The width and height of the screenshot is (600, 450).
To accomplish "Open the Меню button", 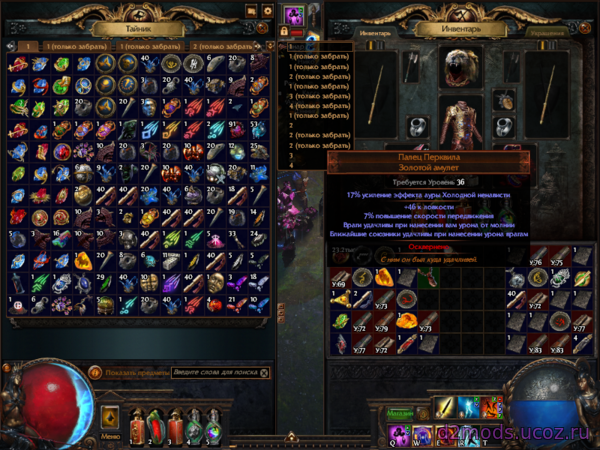I will (x=110, y=435).
